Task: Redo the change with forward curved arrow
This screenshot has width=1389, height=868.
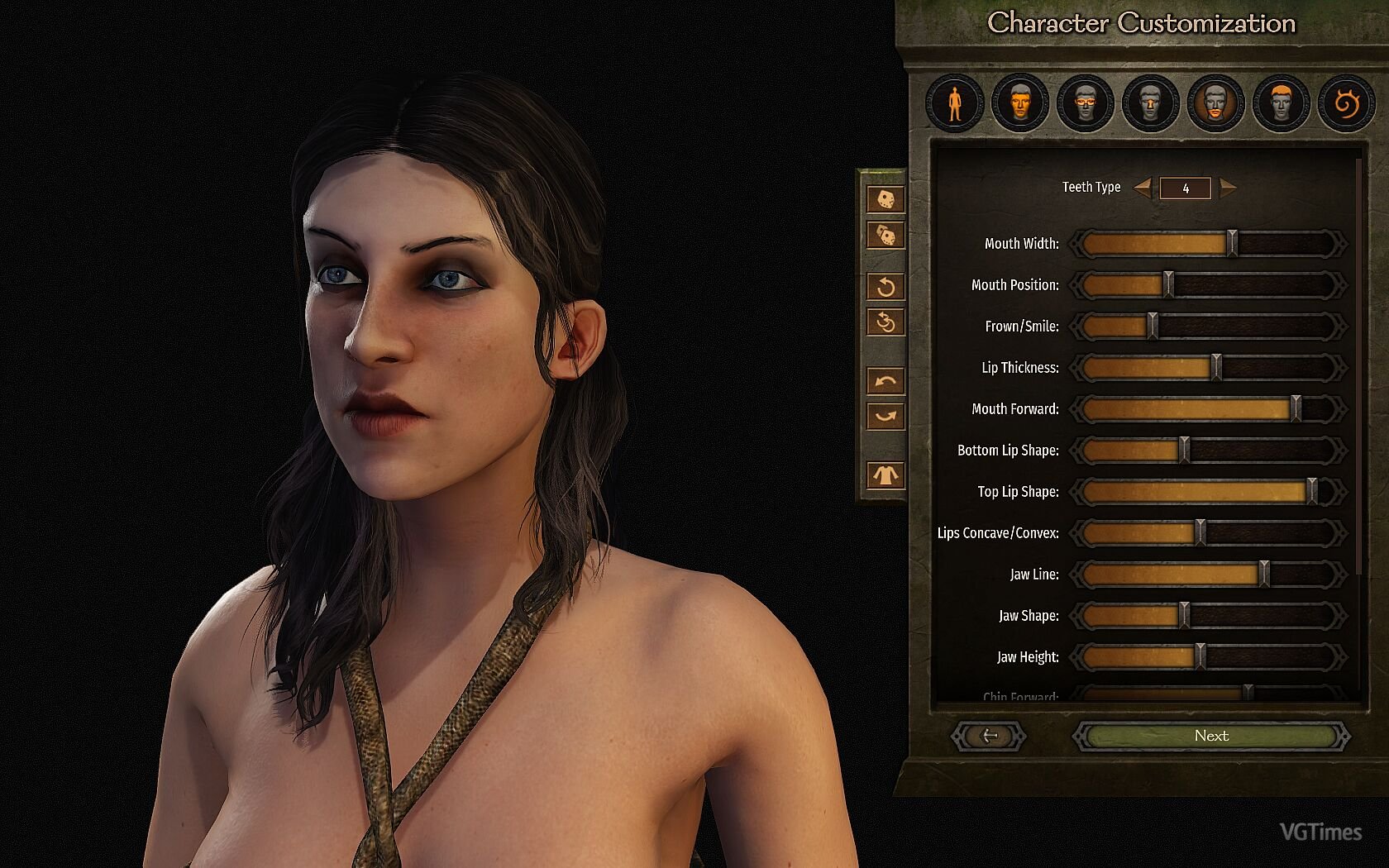Action: click(x=885, y=416)
